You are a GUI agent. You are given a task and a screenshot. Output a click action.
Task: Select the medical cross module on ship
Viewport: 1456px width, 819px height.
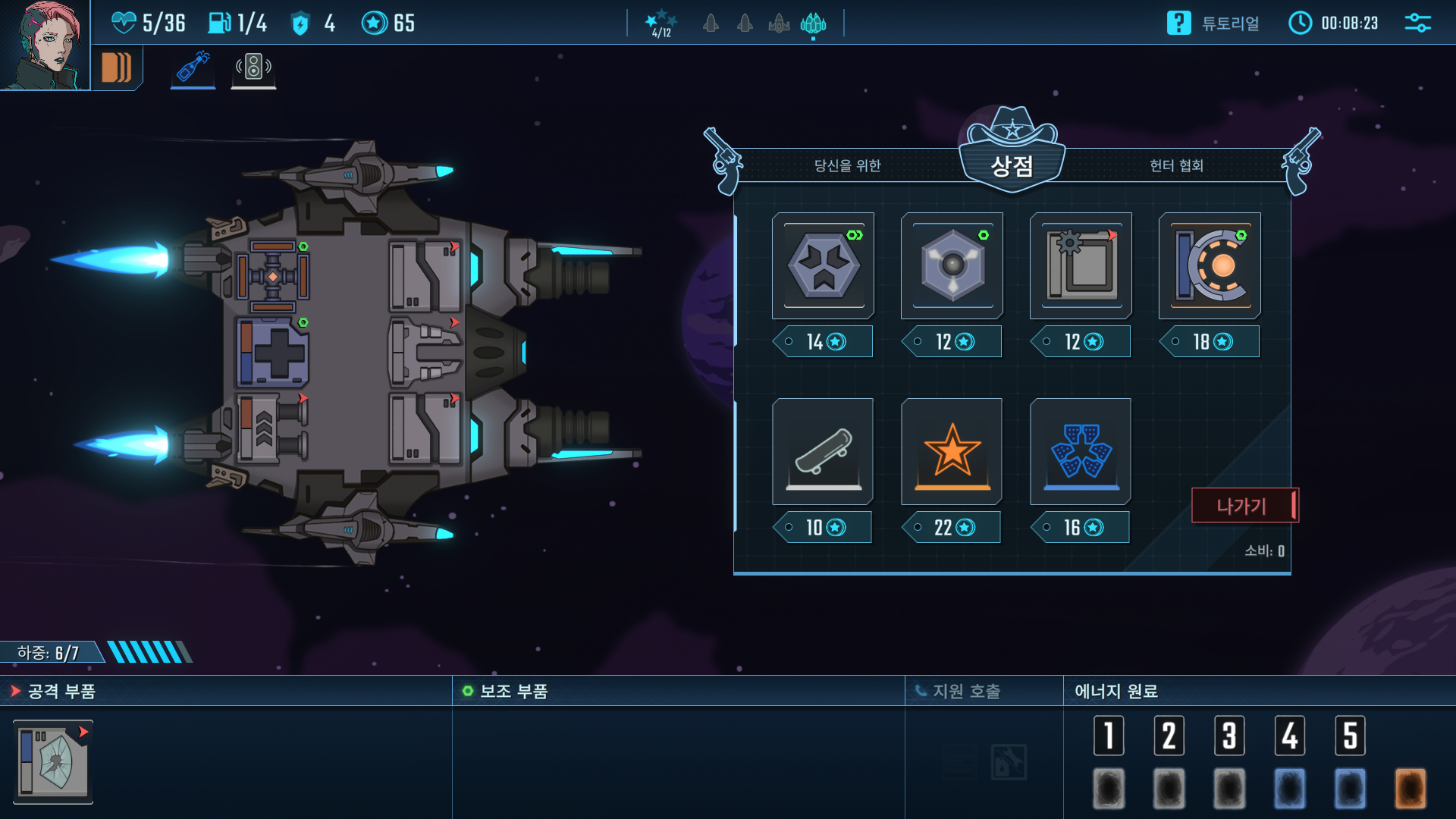pyautogui.click(x=273, y=353)
